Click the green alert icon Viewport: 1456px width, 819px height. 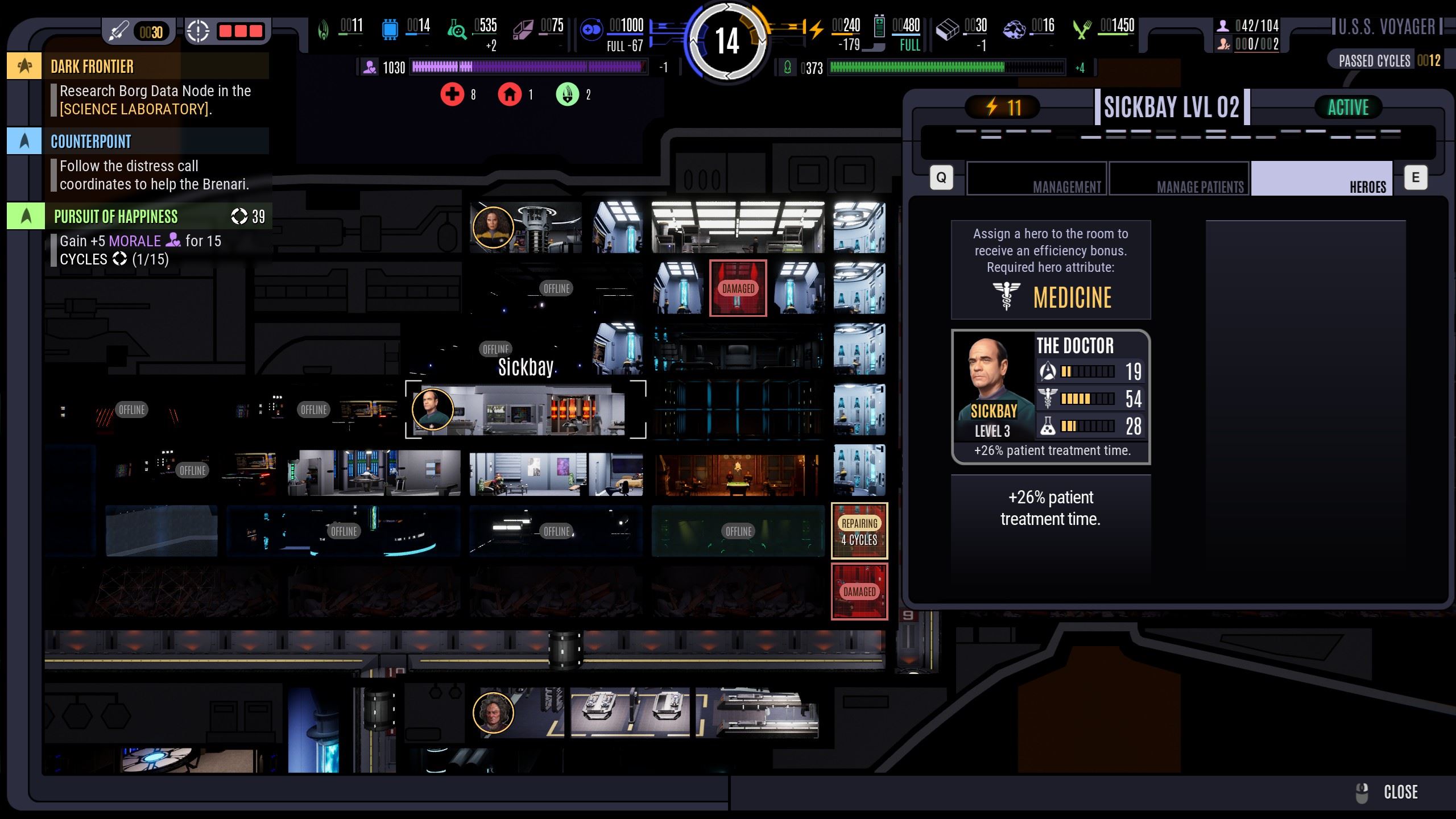tap(567, 94)
